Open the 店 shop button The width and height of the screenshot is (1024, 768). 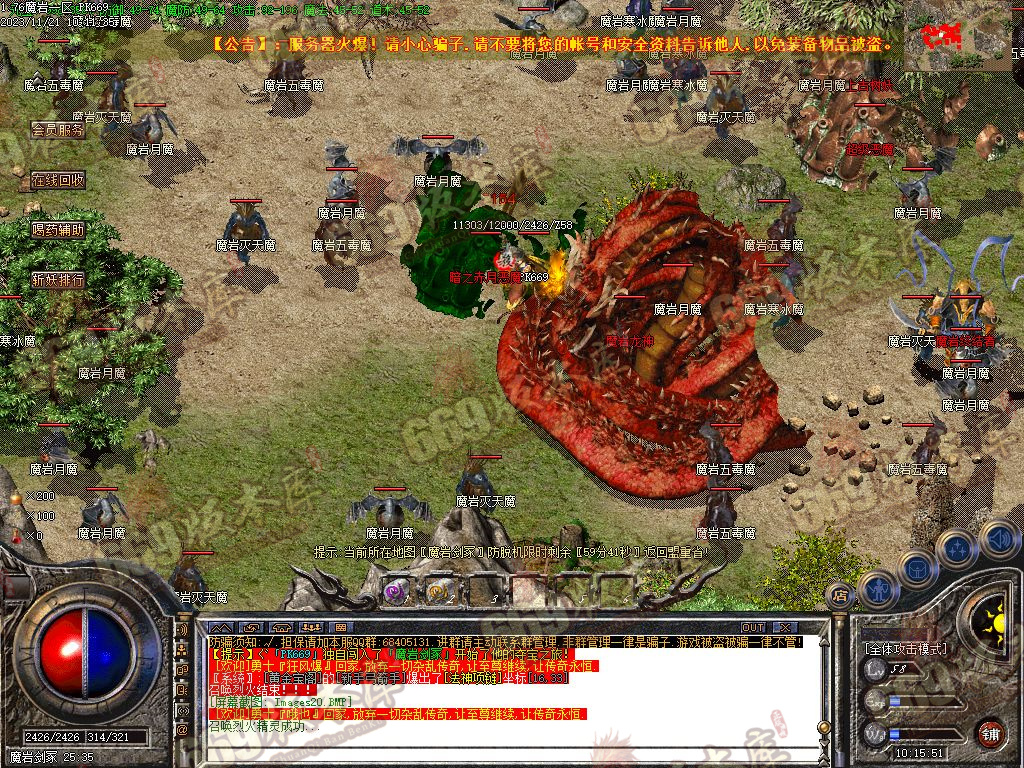point(839,595)
